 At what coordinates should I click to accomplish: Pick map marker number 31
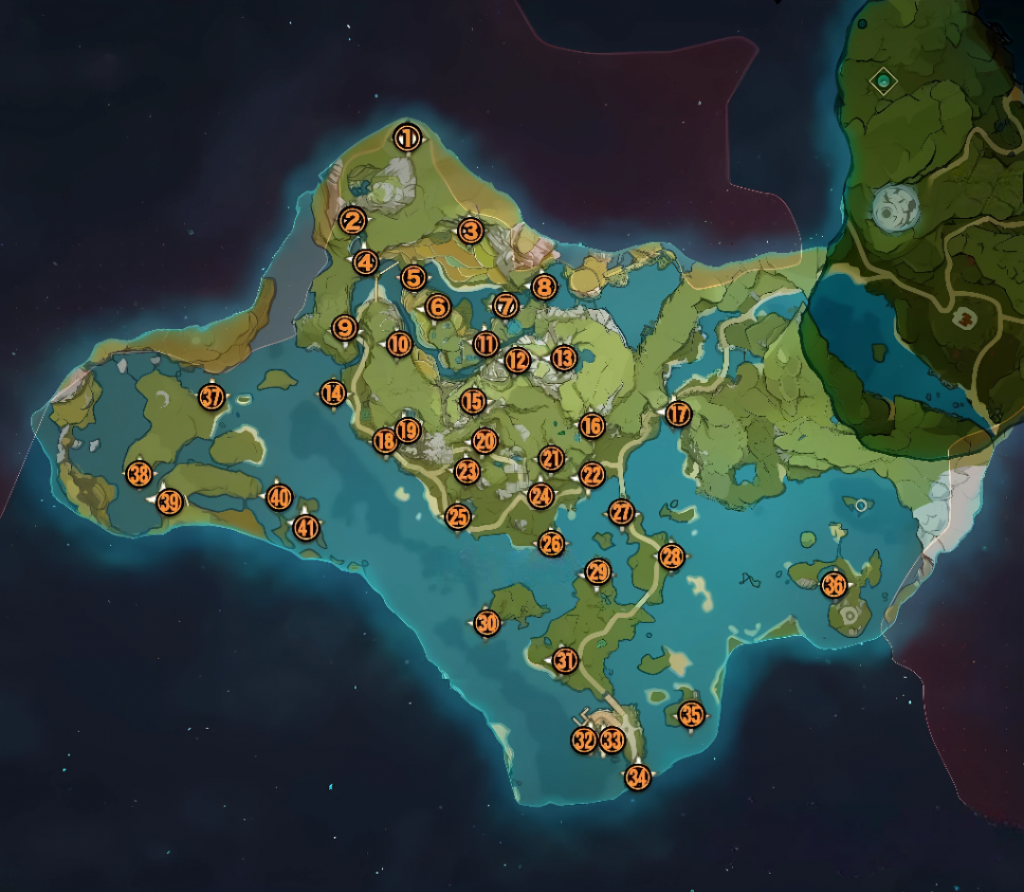pyautogui.click(x=566, y=661)
